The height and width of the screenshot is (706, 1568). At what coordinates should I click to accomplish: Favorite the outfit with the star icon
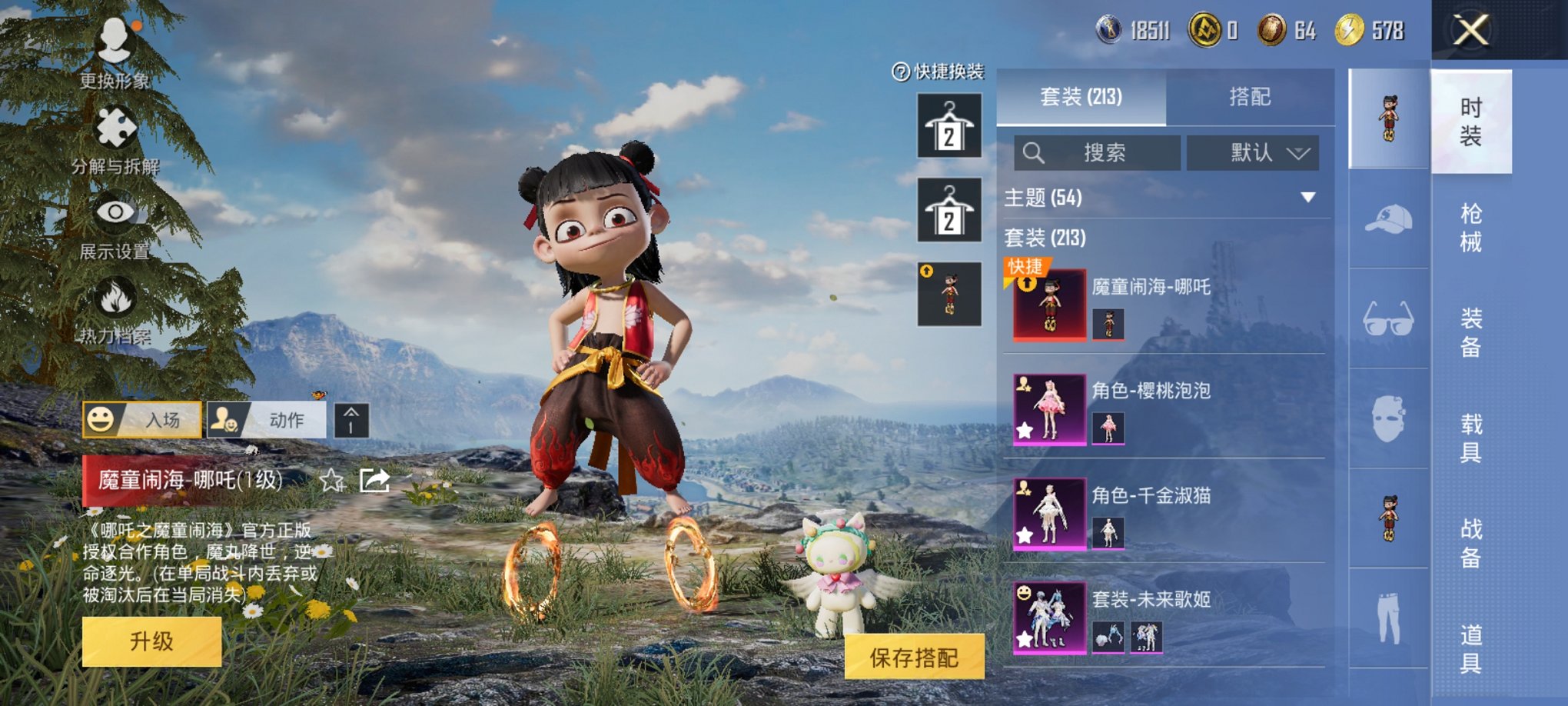pyautogui.click(x=332, y=481)
